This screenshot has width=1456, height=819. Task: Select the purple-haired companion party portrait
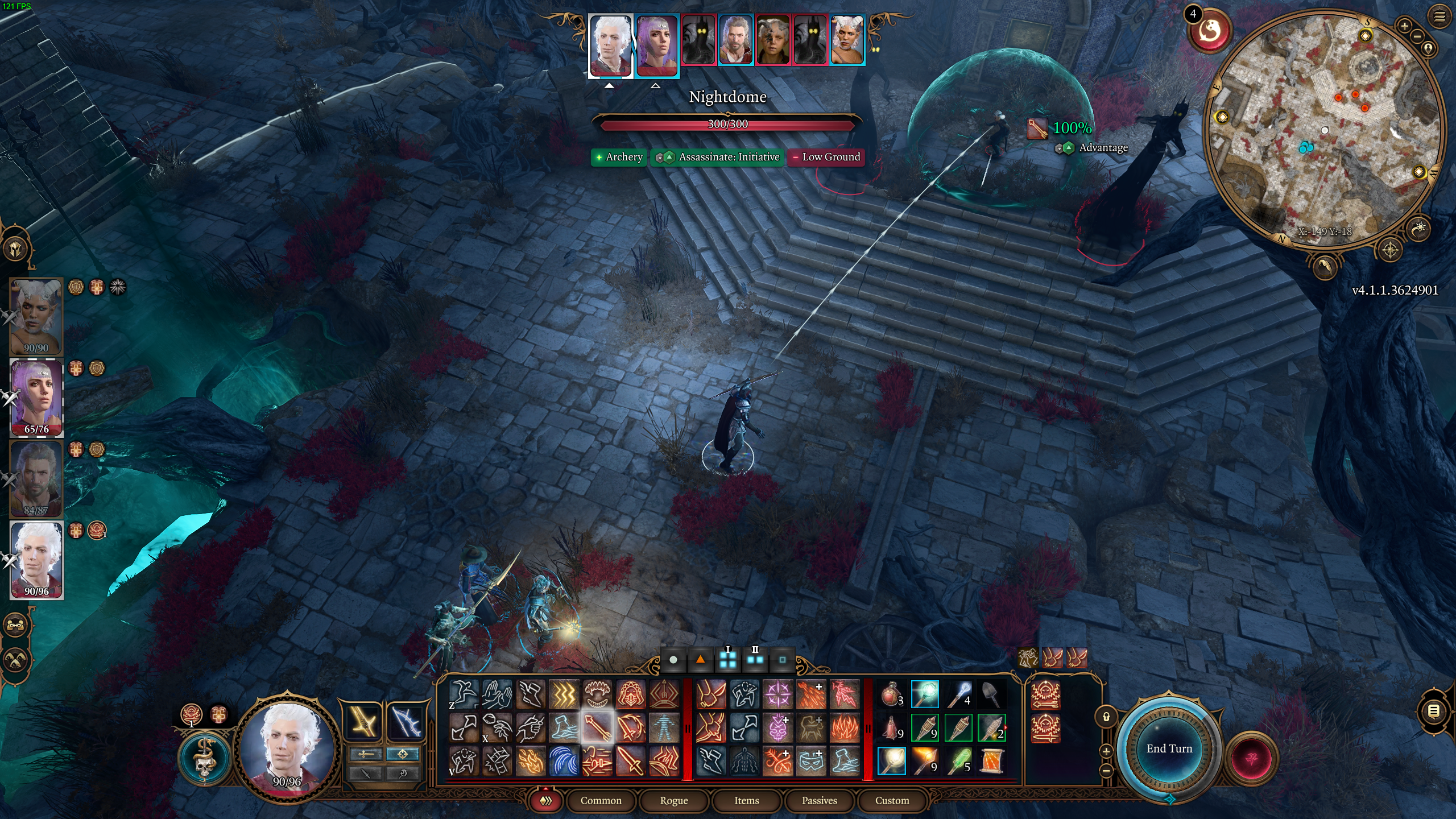tap(36, 398)
